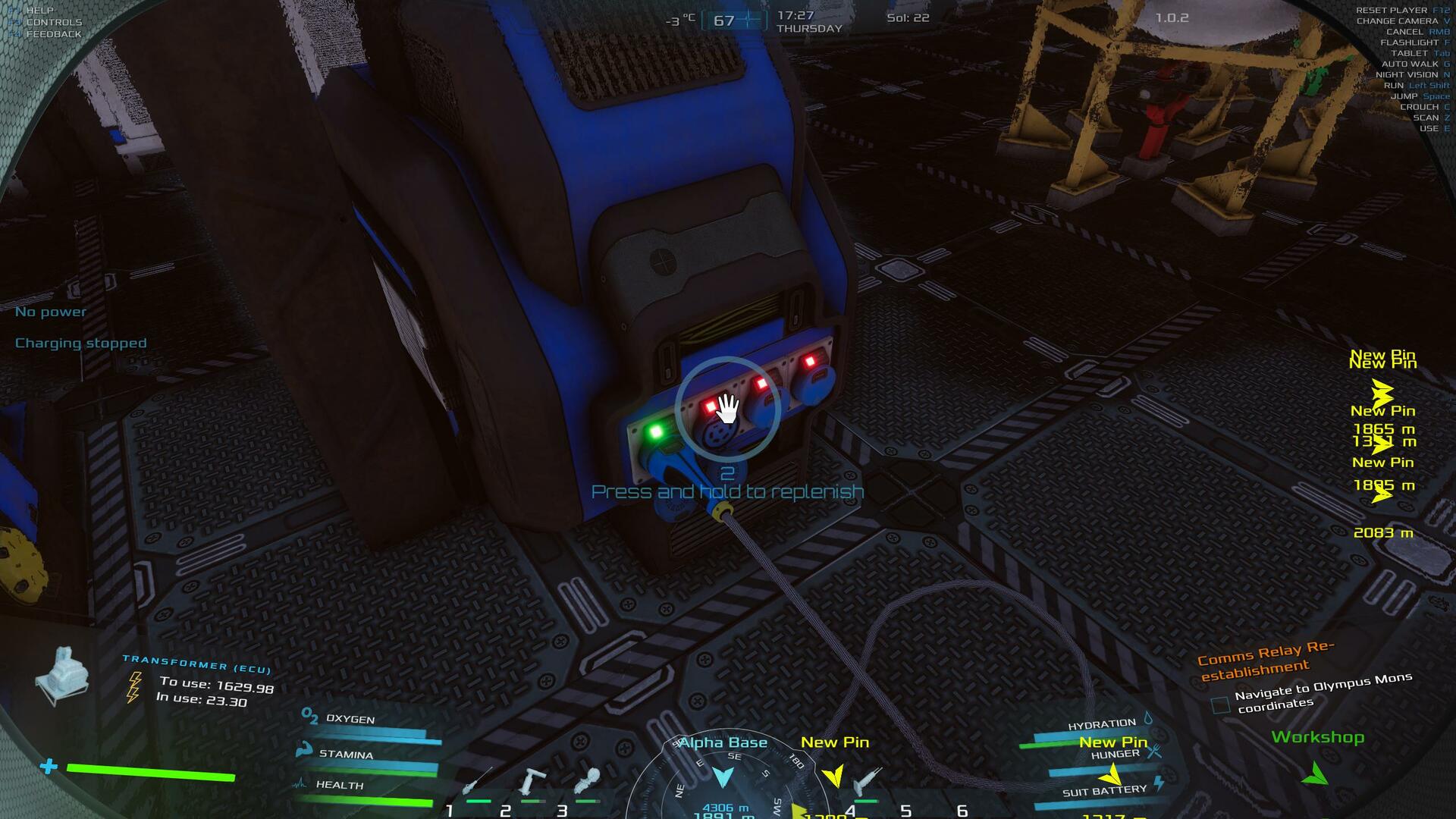Select the tool in hotbar slot 1
The width and height of the screenshot is (1456, 819).
click(478, 781)
